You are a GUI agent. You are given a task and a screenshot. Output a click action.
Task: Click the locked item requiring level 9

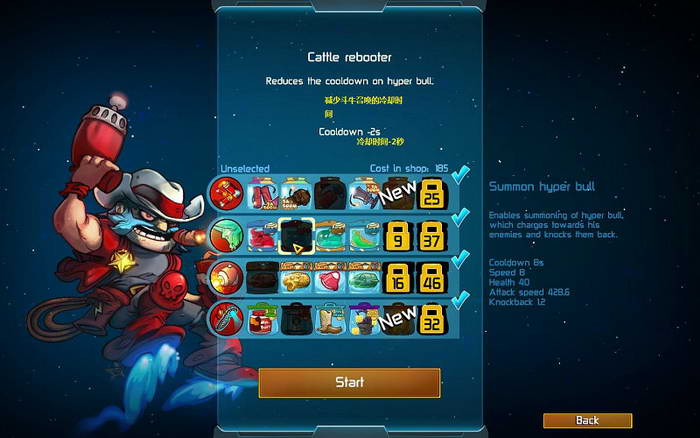click(398, 236)
